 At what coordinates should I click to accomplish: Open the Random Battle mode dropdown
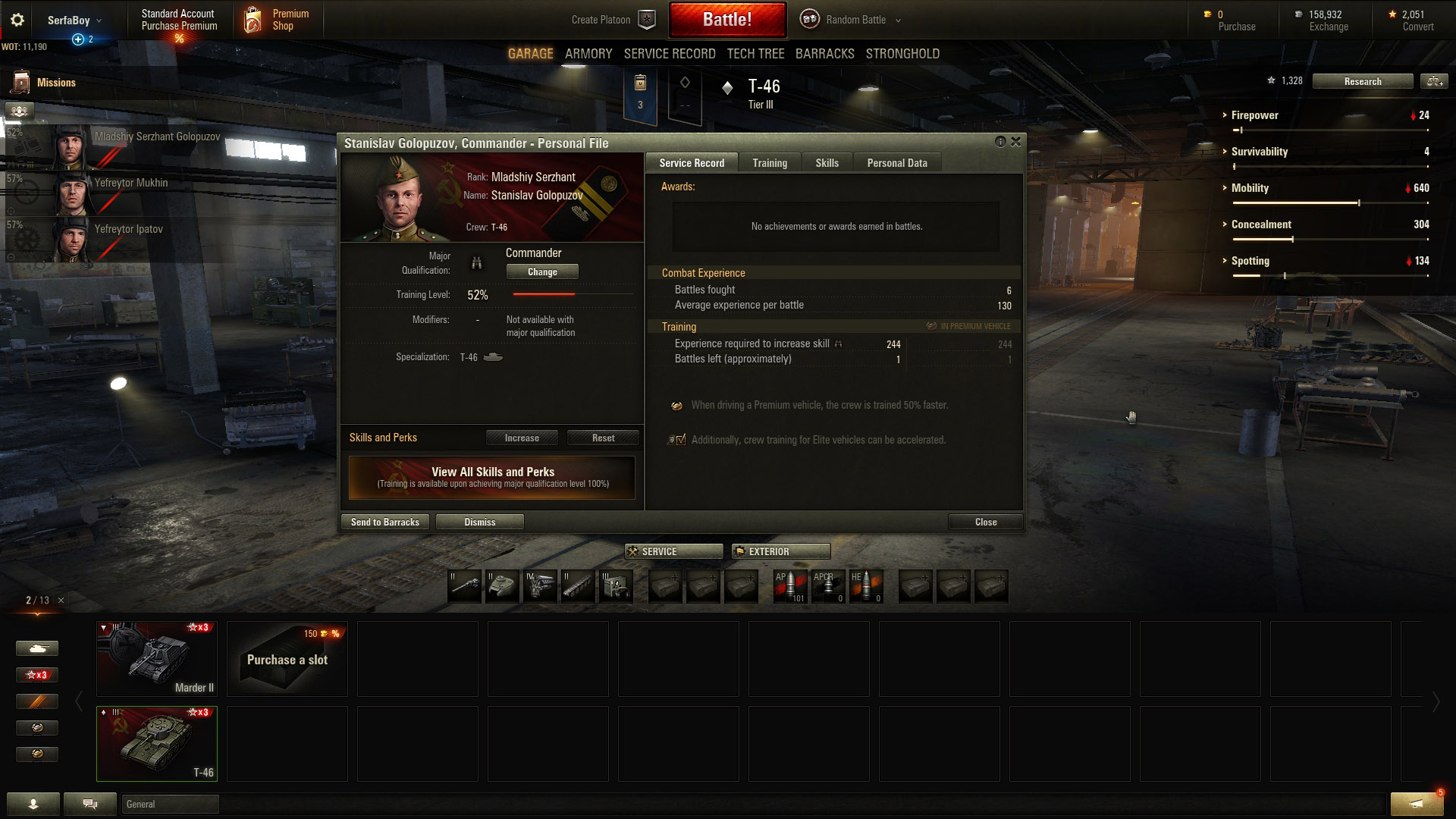tap(855, 20)
